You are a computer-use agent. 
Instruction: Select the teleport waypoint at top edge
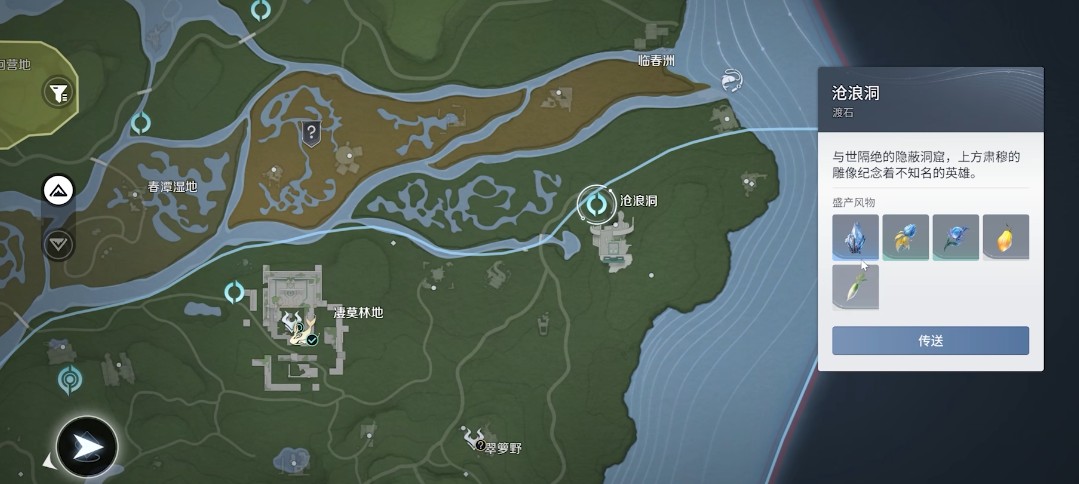261,11
